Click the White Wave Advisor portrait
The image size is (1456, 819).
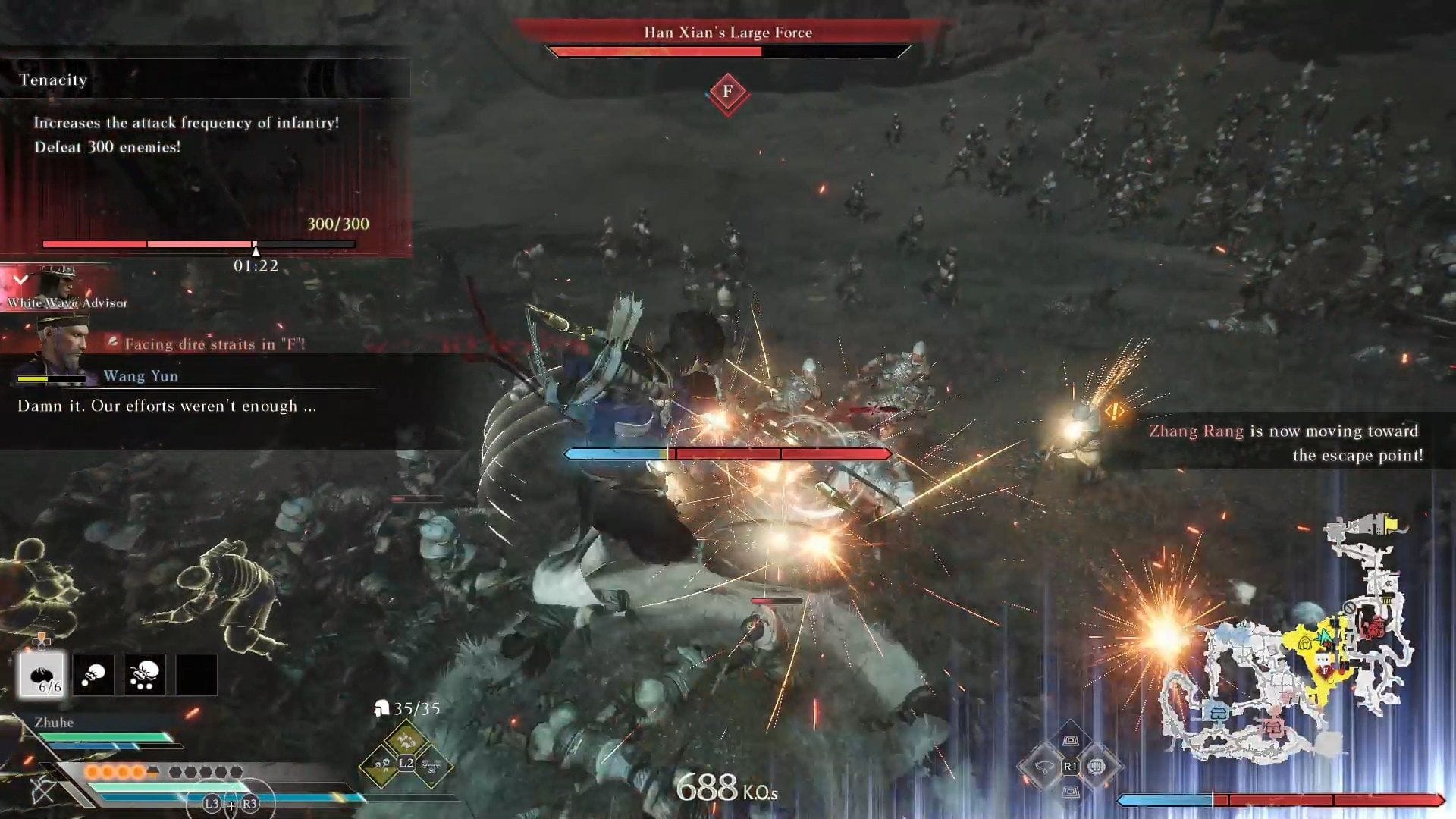(x=56, y=284)
